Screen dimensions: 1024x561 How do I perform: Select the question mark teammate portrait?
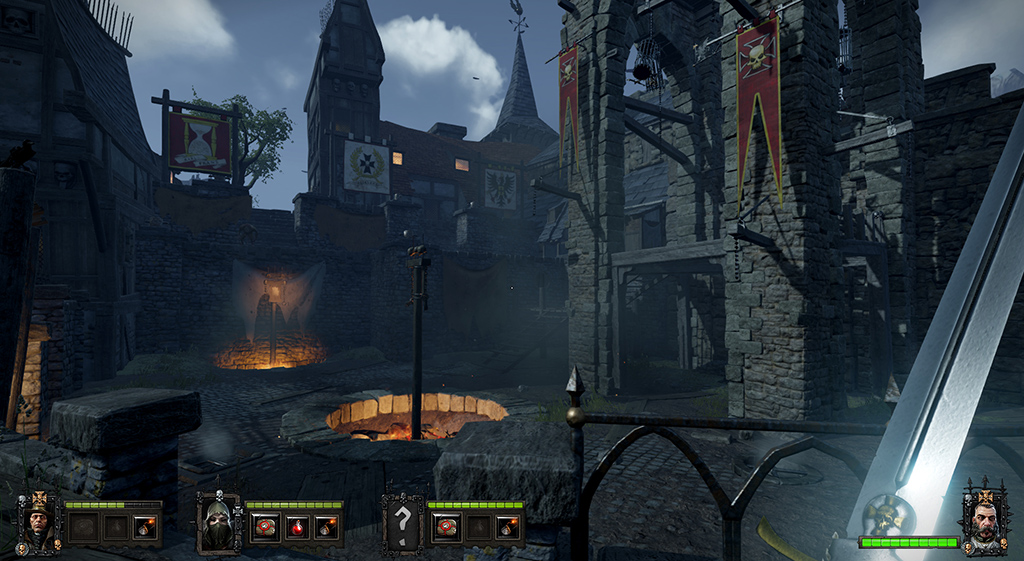[402, 524]
